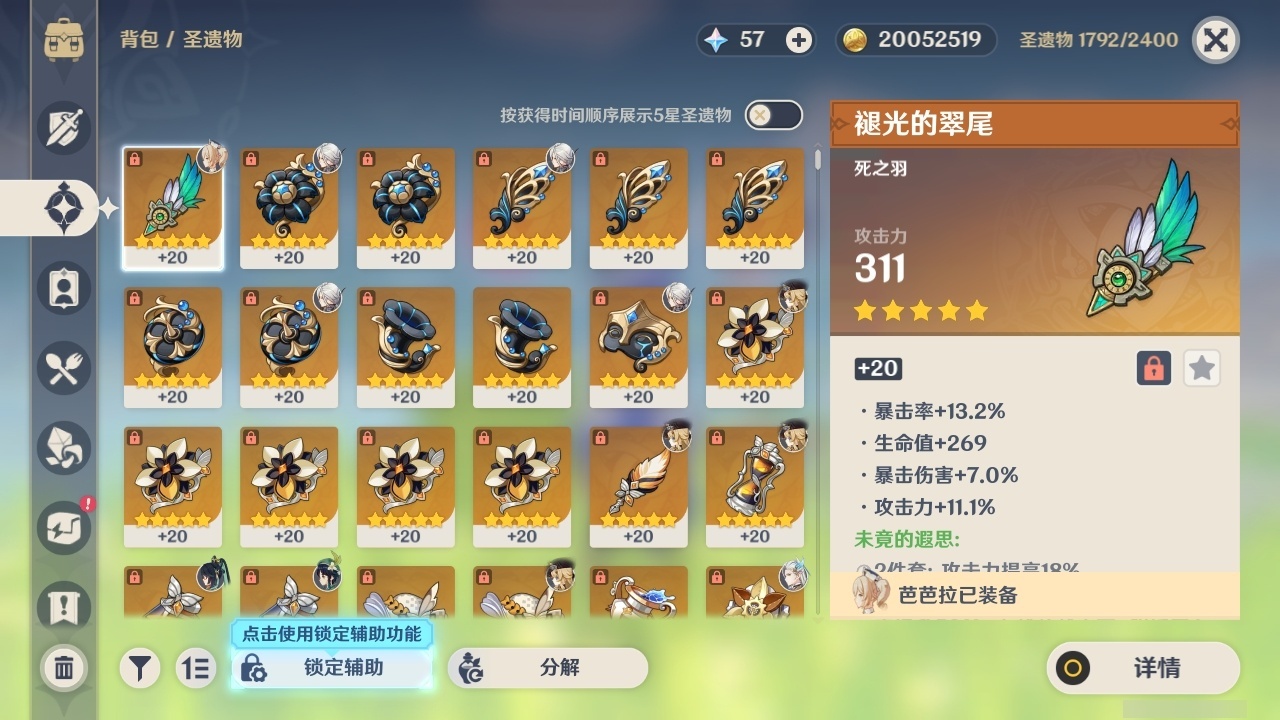Switch to the weapons inventory tab
1280x720 pixels.
(63, 129)
